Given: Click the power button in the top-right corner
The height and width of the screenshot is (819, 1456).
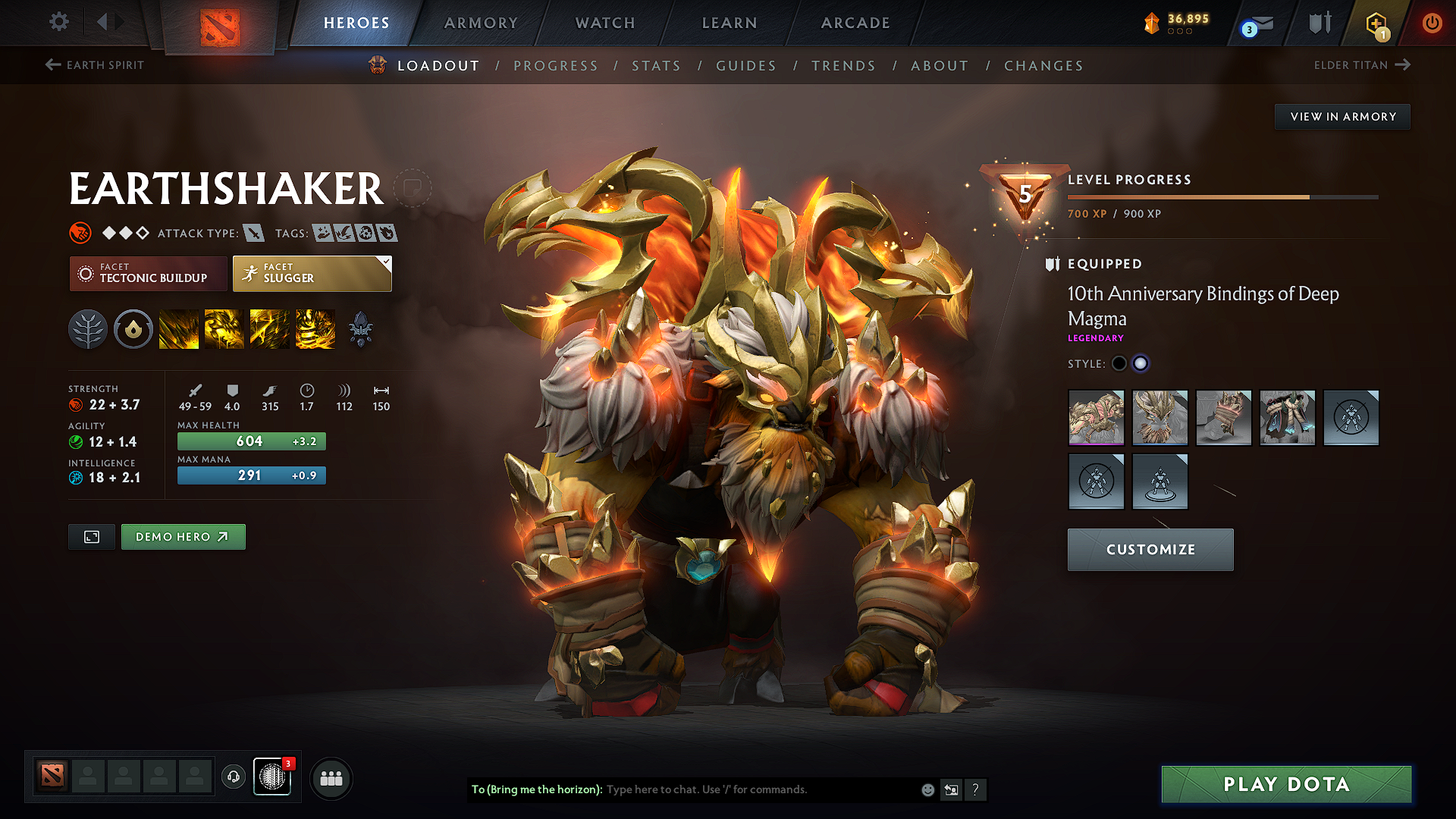Looking at the screenshot, I should coord(1432,23).
